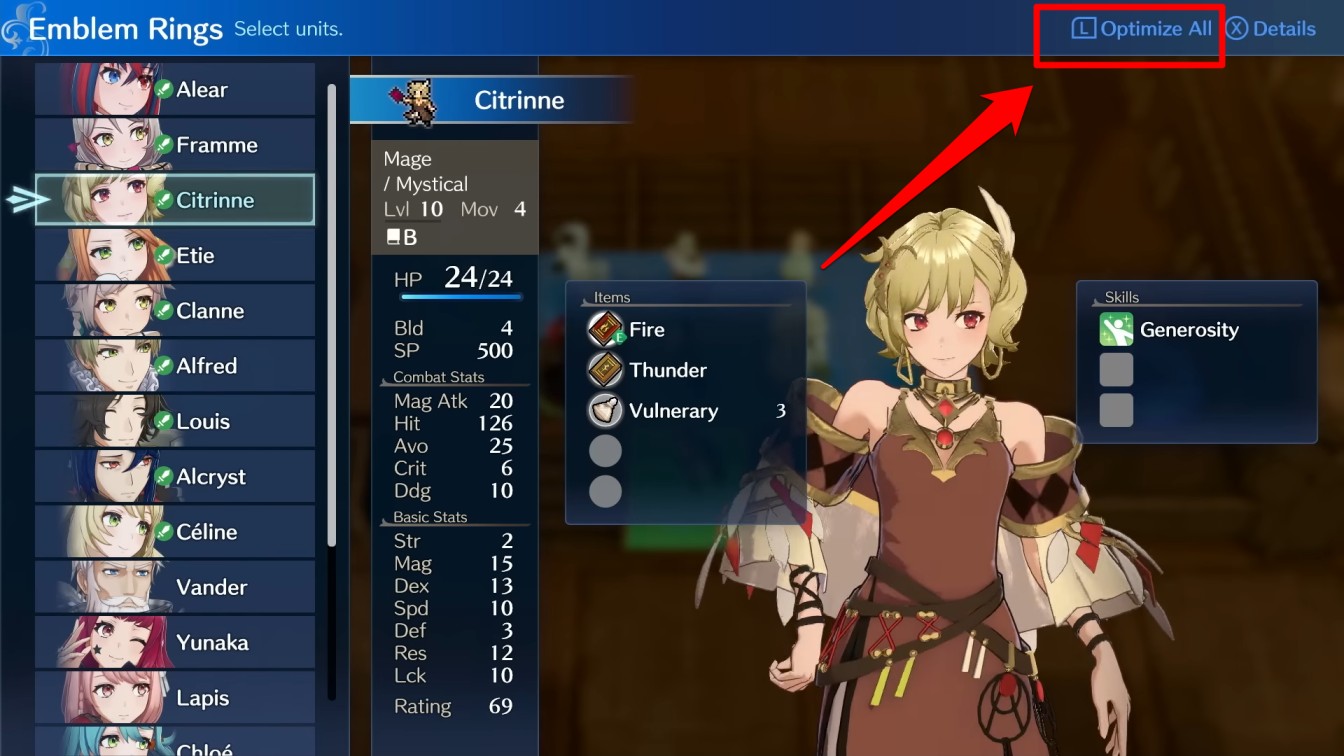Open Details with the X button
Image resolution: width=1344 pixels, height=756 pixels.
pyautogui.click(x=1271, y=28)
